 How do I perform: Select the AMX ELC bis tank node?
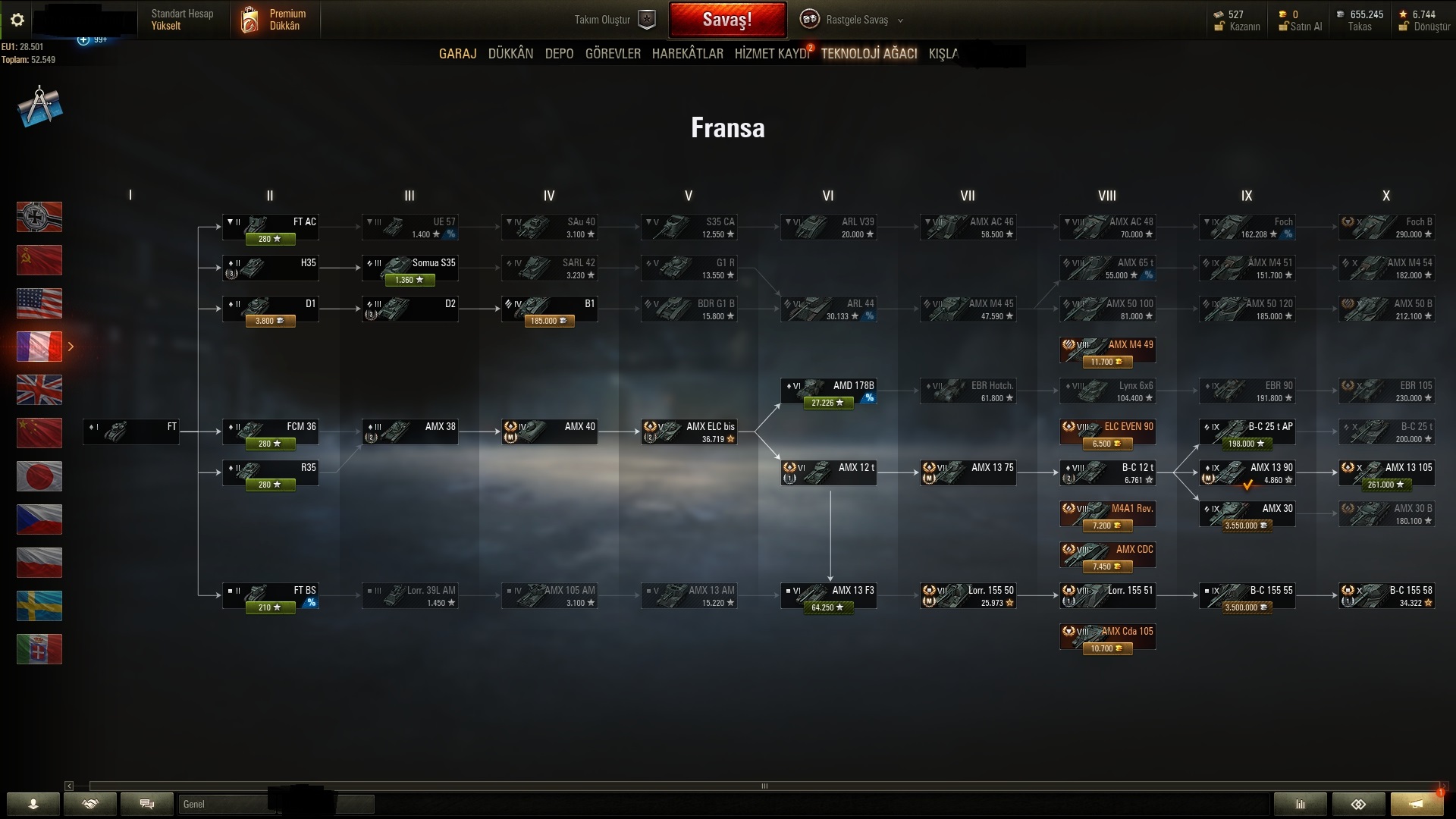689,432
